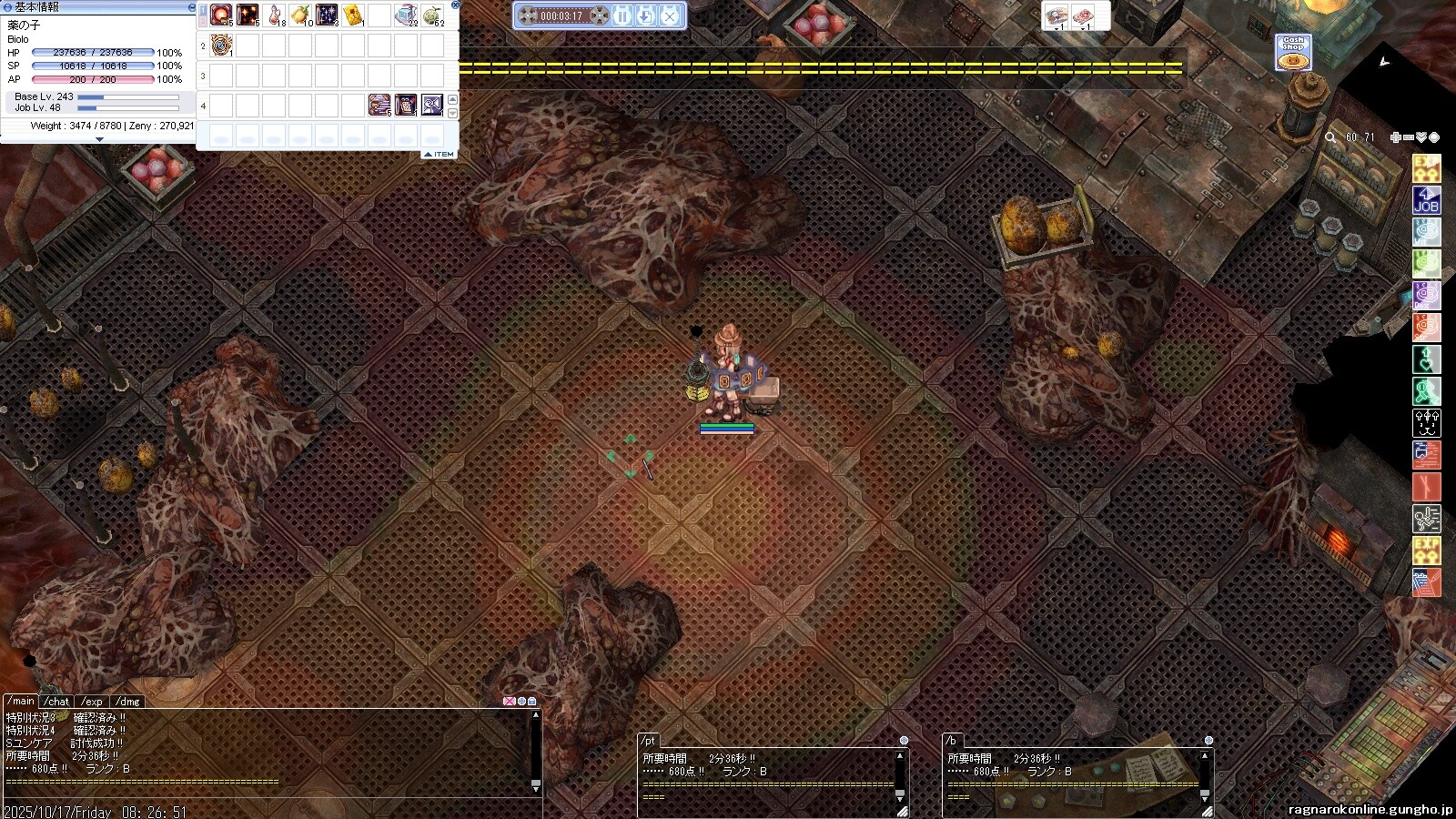
Task: Close the replay recorder bar
Action: 670,15
